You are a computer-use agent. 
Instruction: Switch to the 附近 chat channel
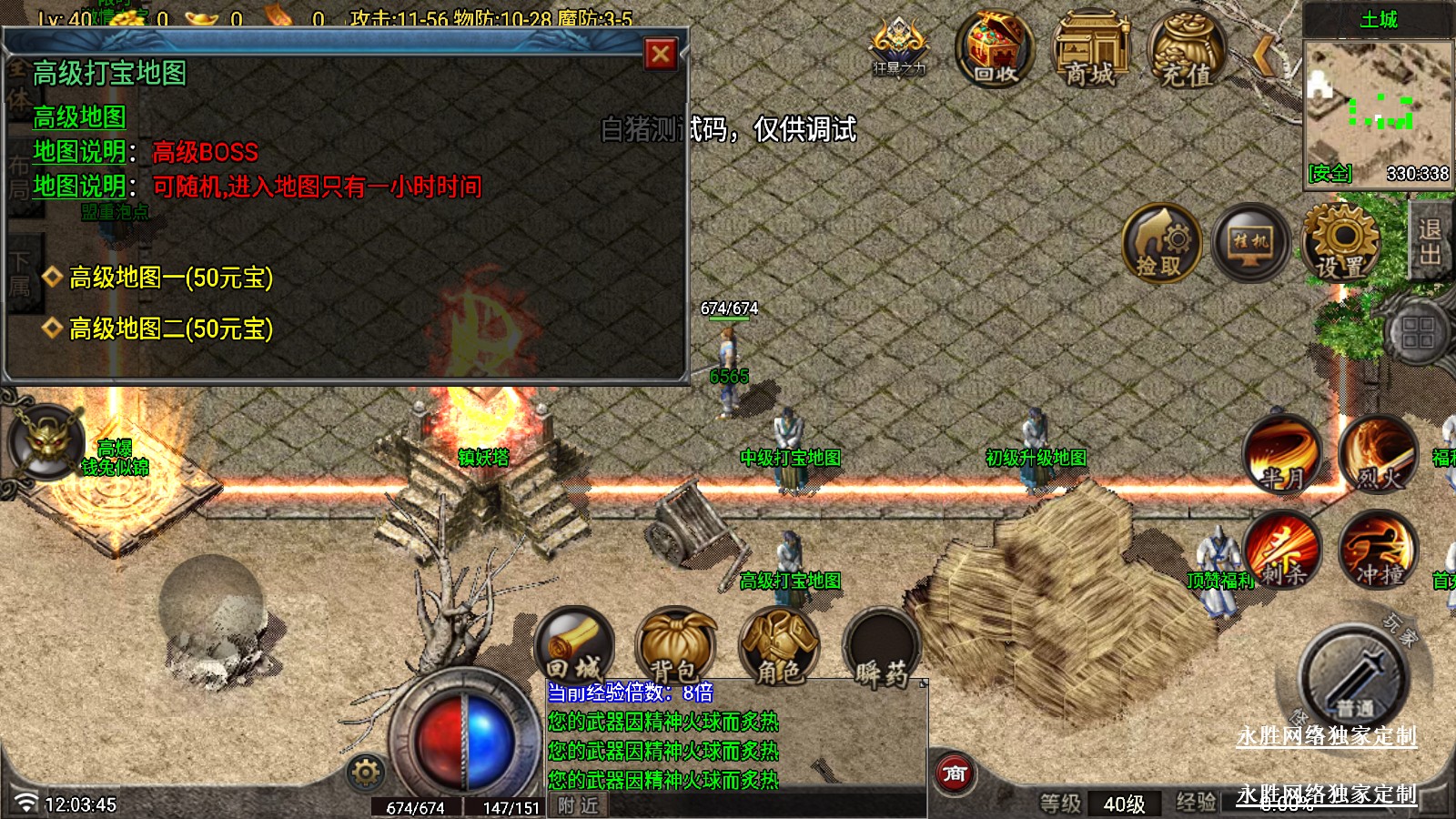point(578,805)
